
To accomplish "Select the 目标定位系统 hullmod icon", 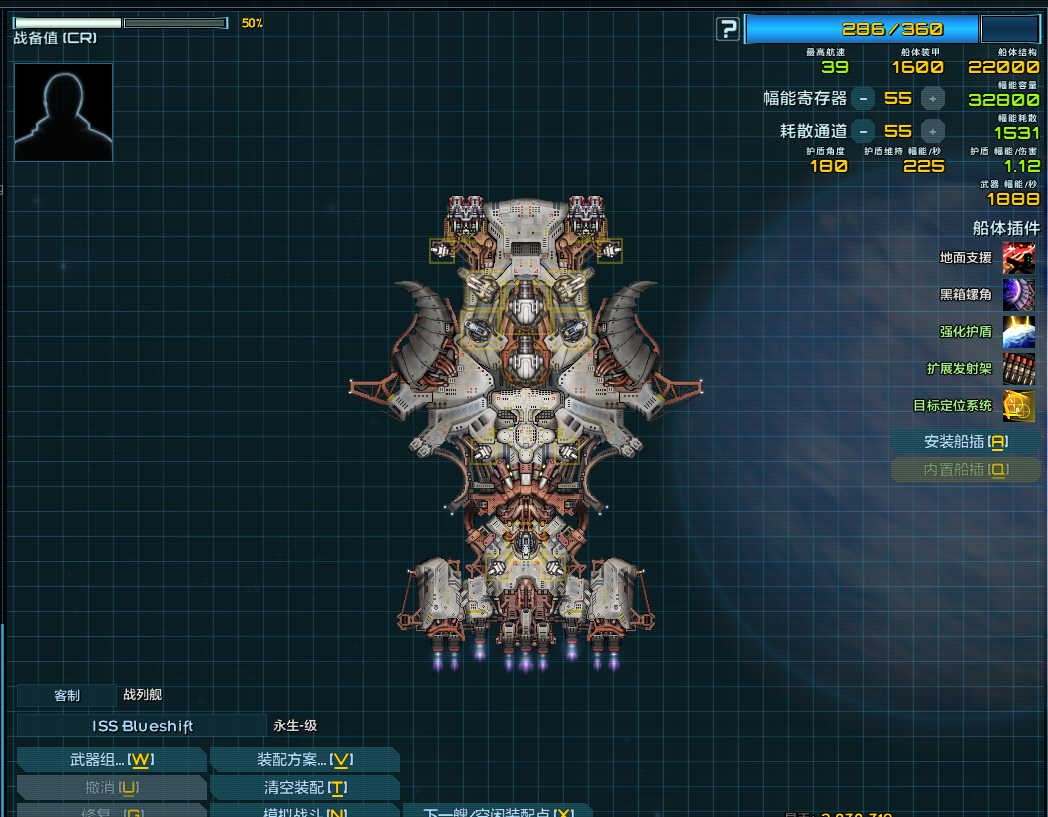I will click(1018, 406).
